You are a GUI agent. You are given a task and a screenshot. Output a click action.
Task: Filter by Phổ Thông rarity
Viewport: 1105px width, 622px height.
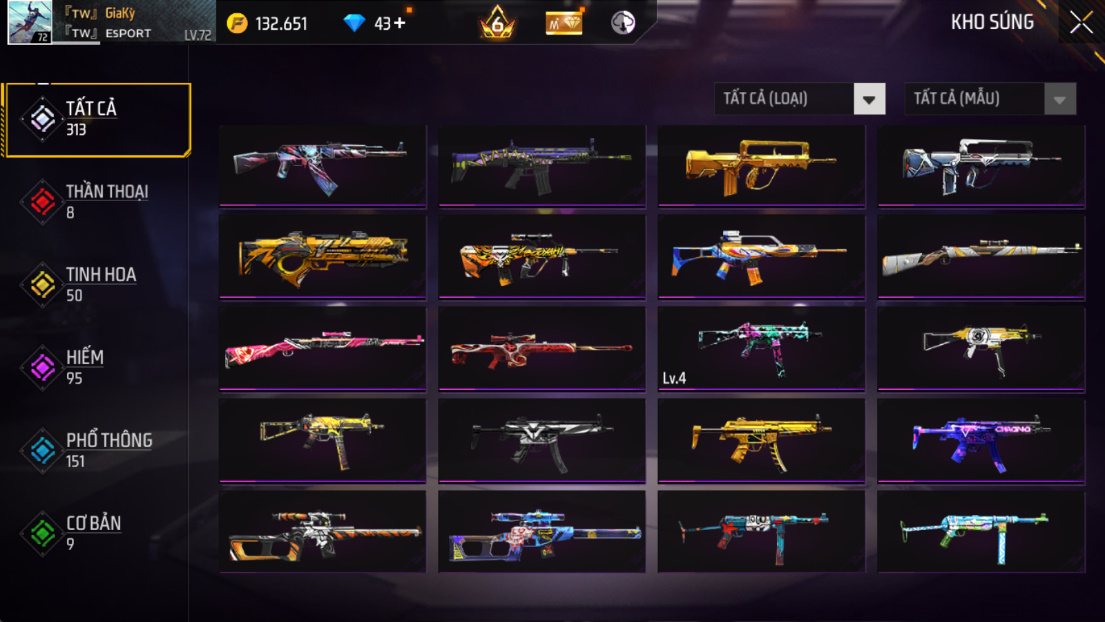(96, 450)
